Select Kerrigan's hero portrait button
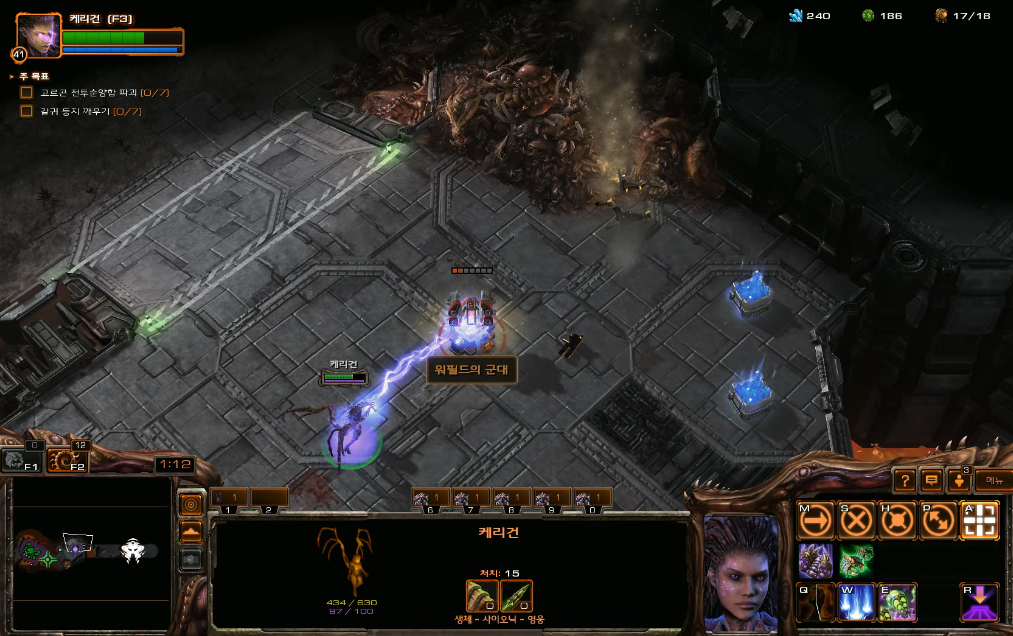1013x636 pixels. (x=37, y=36)
